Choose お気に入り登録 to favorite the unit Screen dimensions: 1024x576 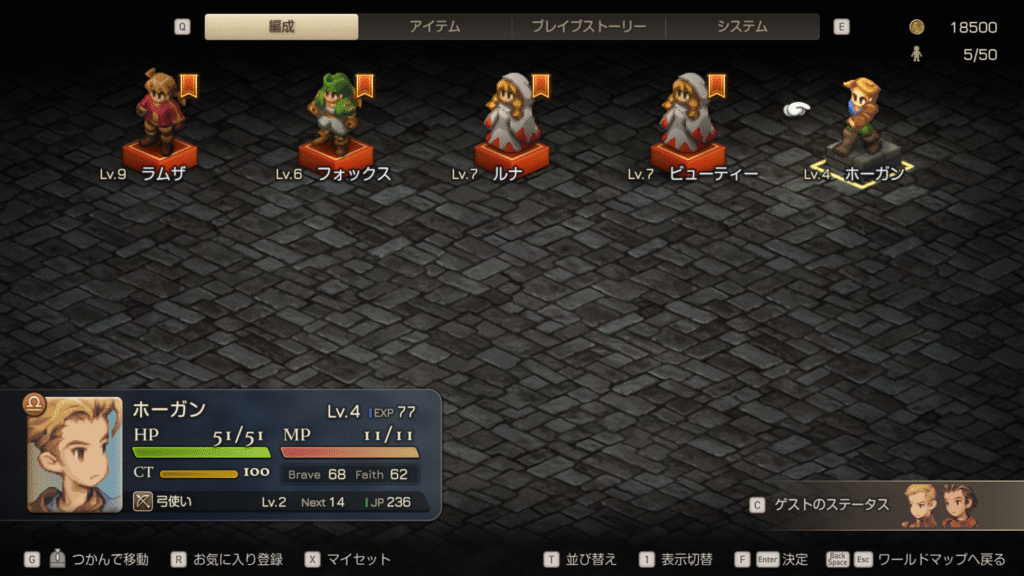tap(237, 560)
